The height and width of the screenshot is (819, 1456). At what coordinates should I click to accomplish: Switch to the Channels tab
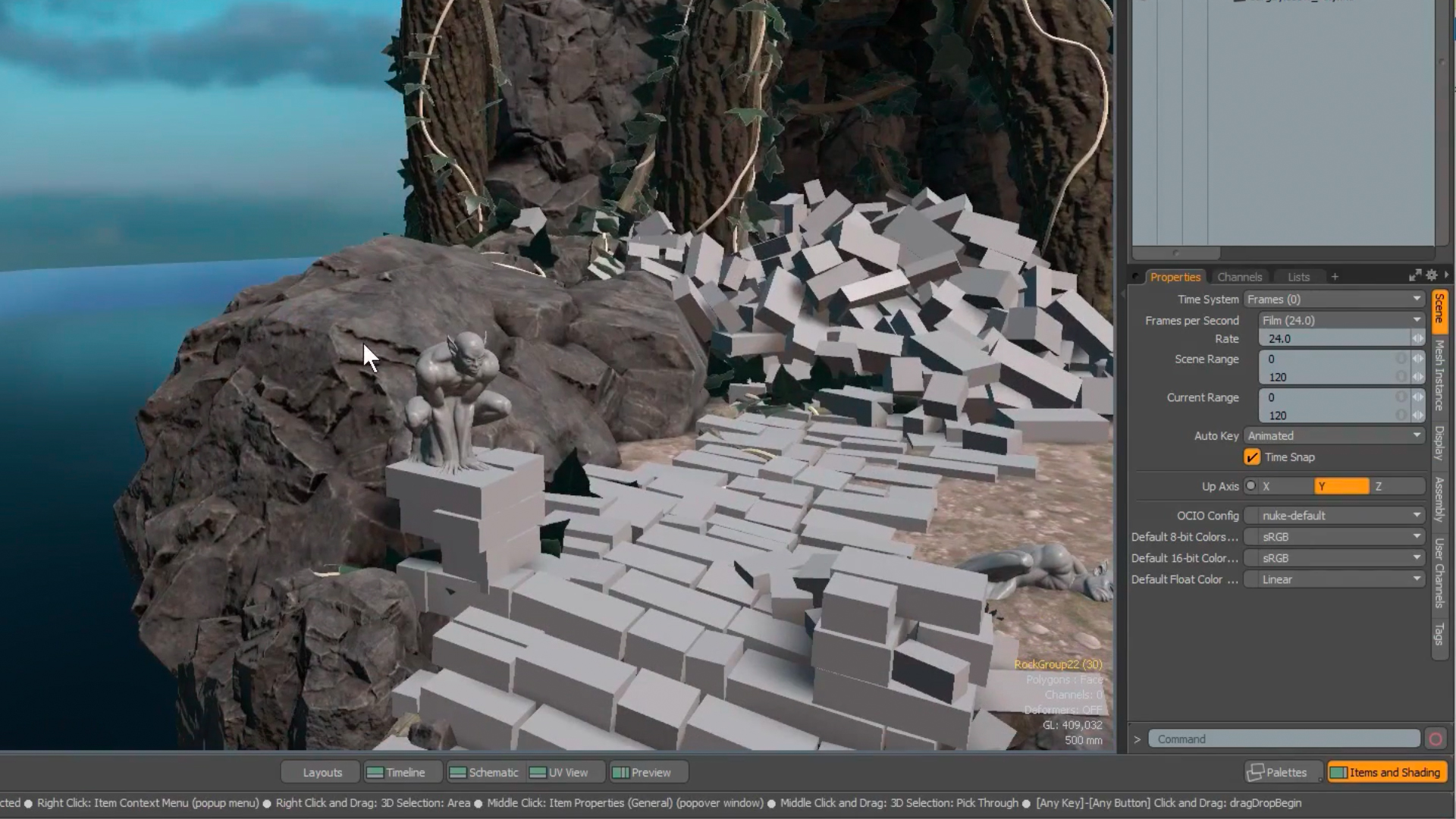(x=1240, y=277)
